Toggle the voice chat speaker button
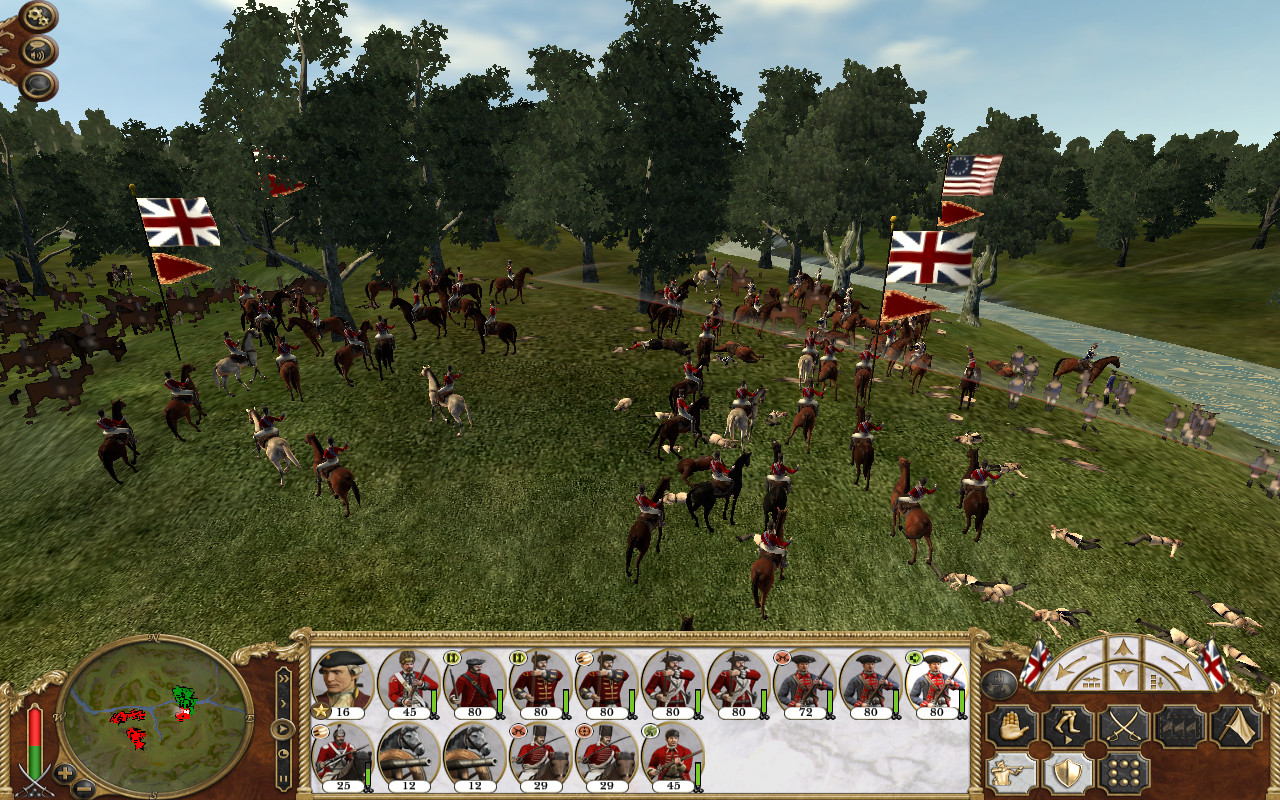Viewport: 1280px width, 800px height. 38,51
